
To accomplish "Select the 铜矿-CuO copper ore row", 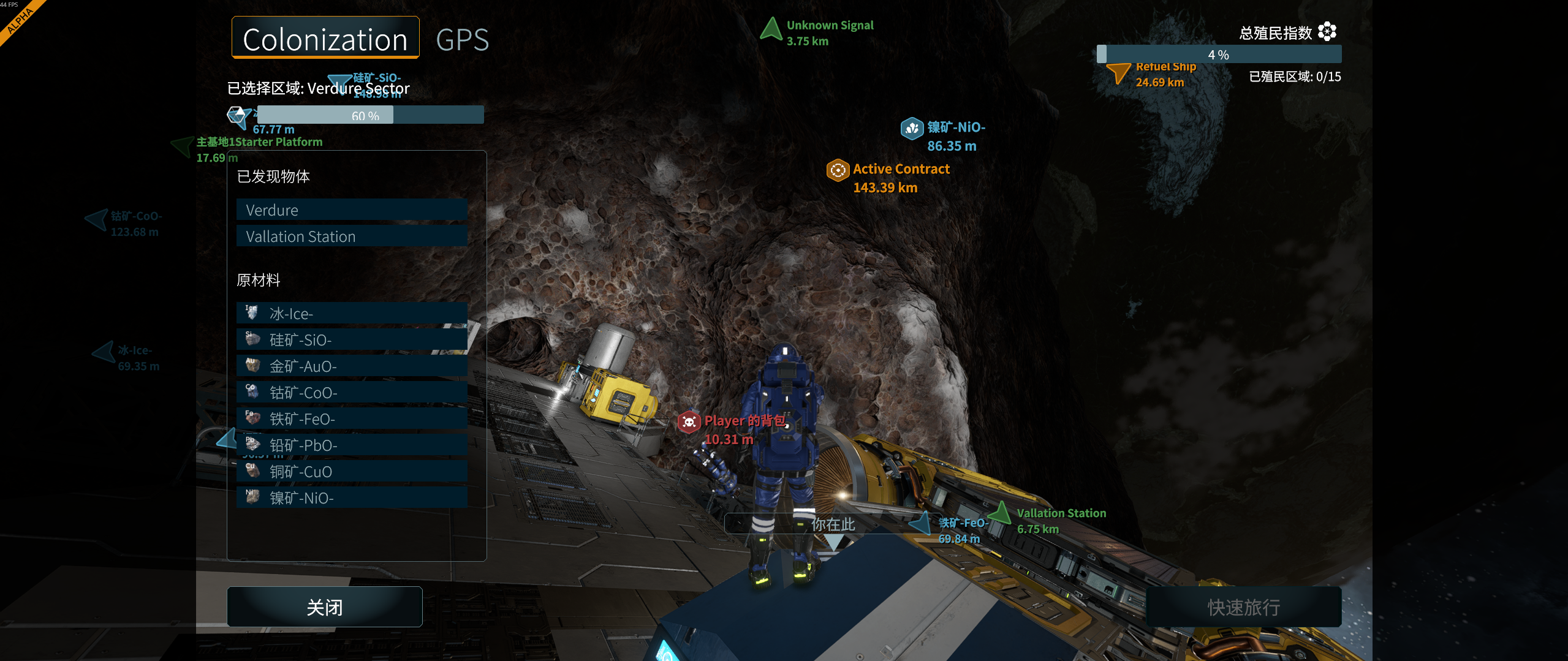I will (352, 472).
